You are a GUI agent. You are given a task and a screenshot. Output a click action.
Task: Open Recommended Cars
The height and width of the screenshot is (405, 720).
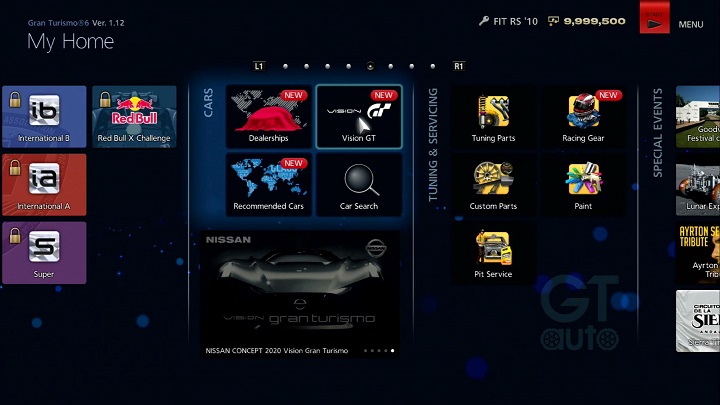point(268,184)
